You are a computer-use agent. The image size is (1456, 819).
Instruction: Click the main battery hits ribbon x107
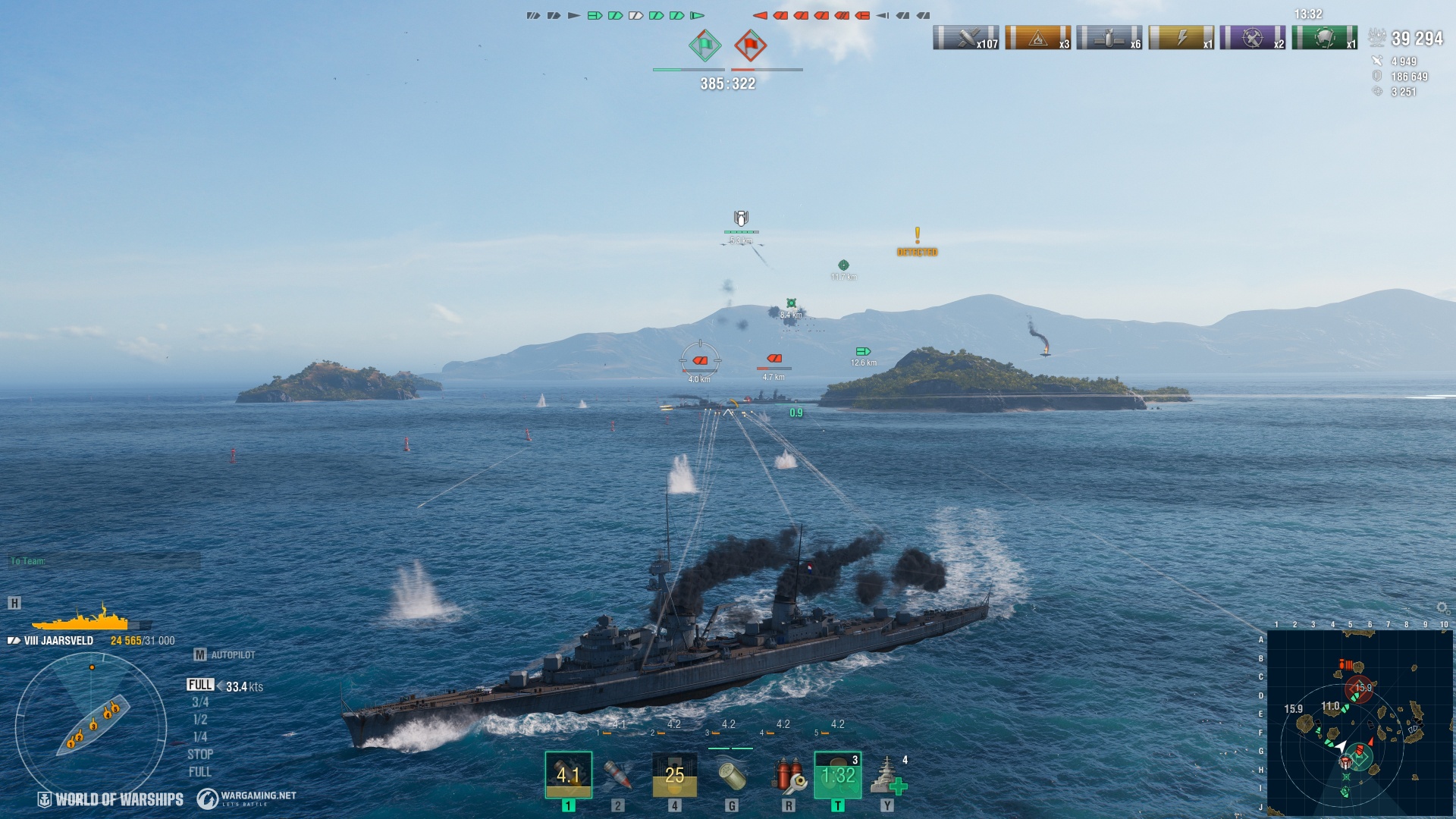(x=965, y=37)
